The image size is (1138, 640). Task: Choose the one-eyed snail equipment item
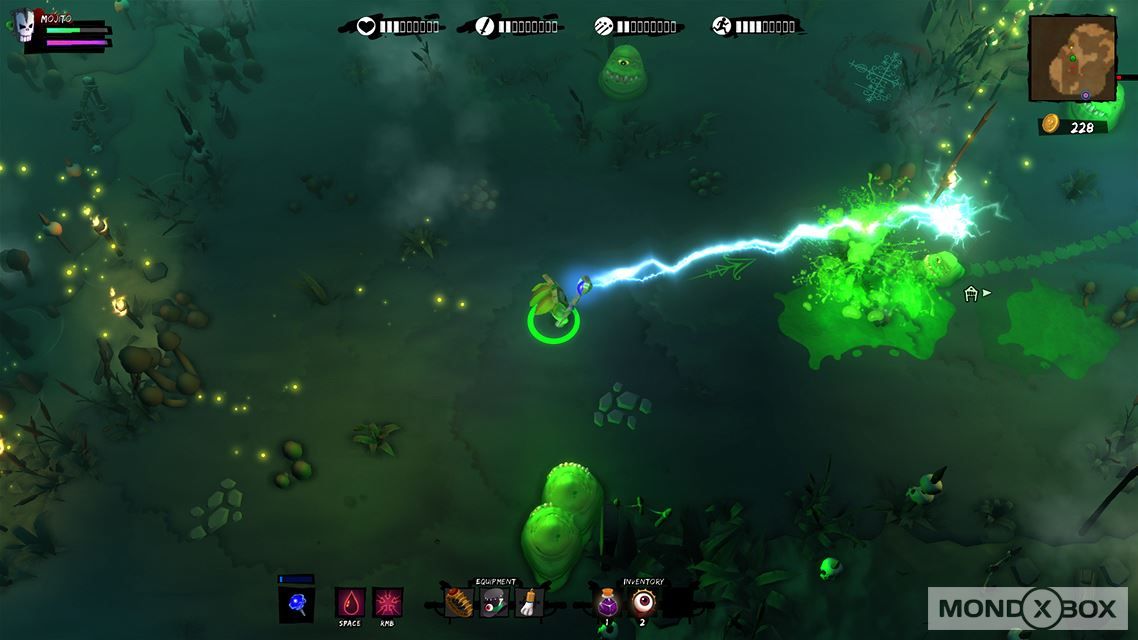click(x=494, y=602)
